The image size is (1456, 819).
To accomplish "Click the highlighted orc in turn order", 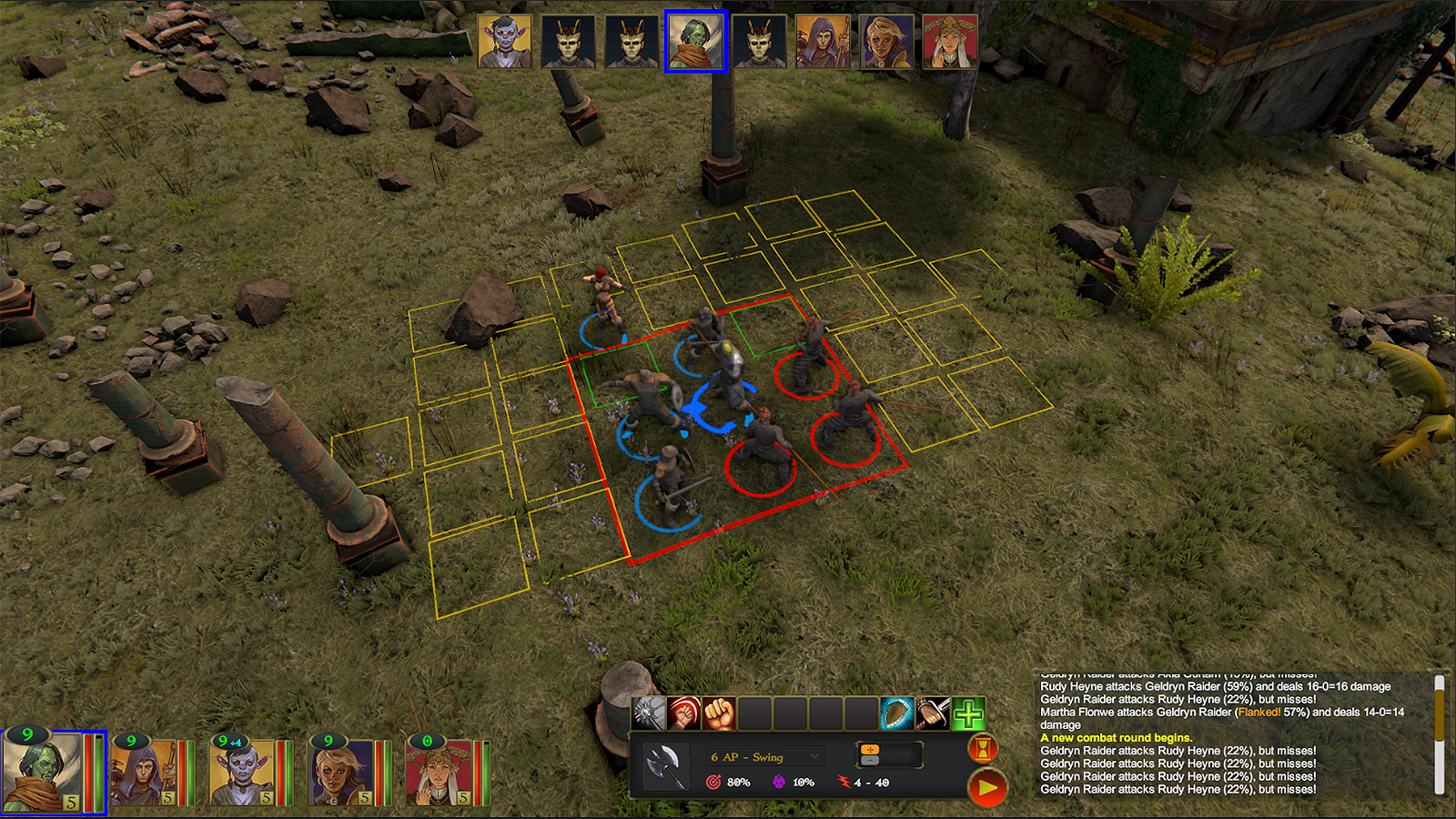I will (696, 42).
